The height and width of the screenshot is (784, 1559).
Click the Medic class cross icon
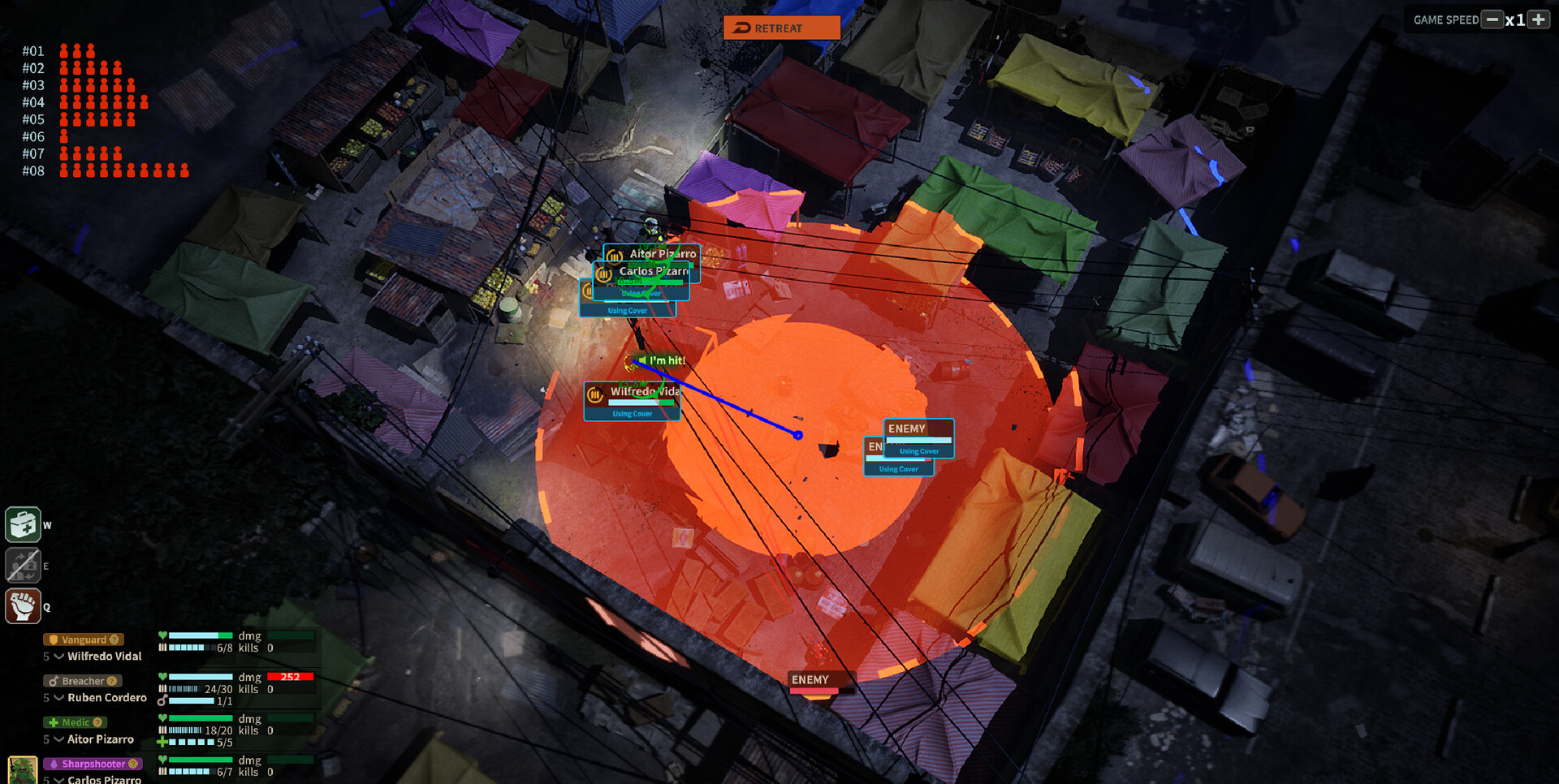click(x=54, y=722)
